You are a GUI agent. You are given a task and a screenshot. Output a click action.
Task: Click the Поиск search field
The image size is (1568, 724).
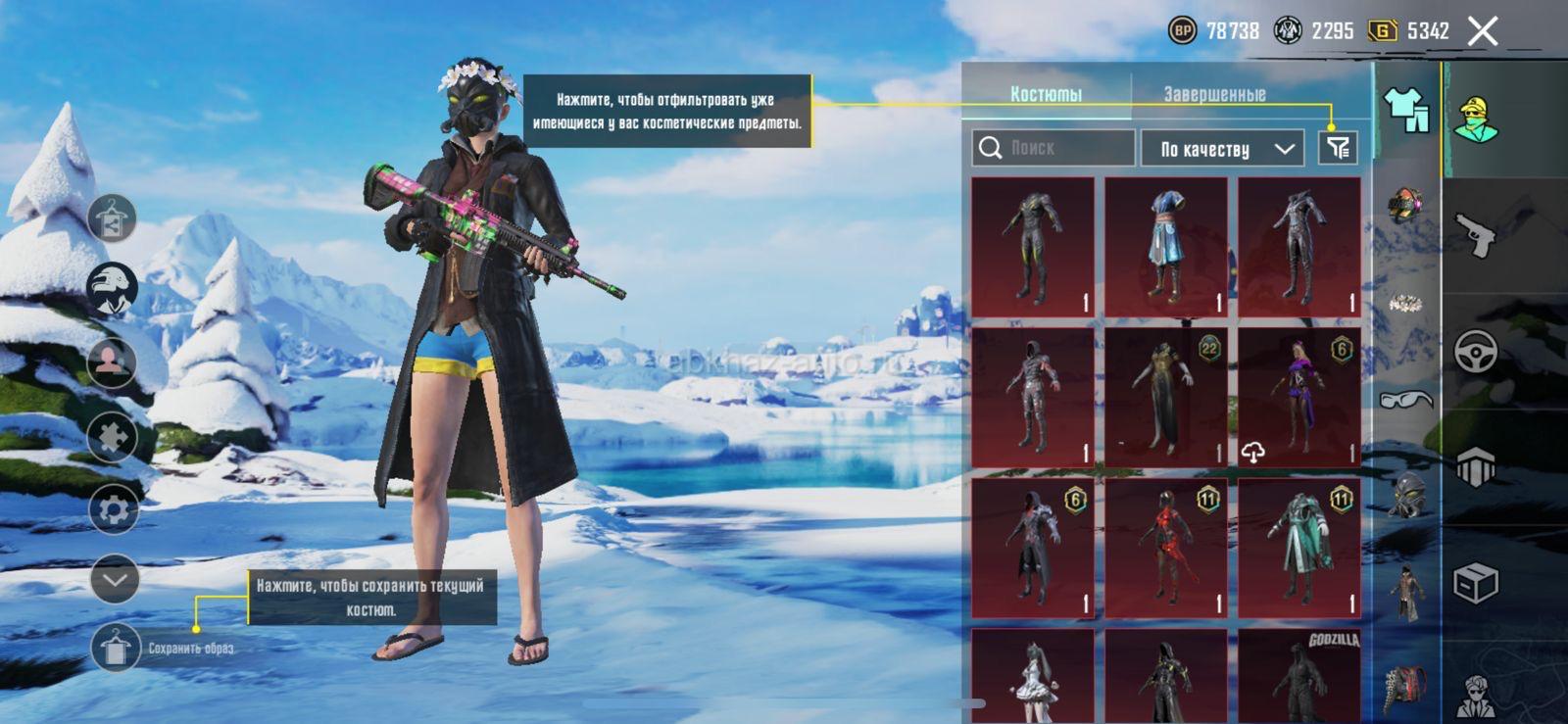tap(1053, 148)
